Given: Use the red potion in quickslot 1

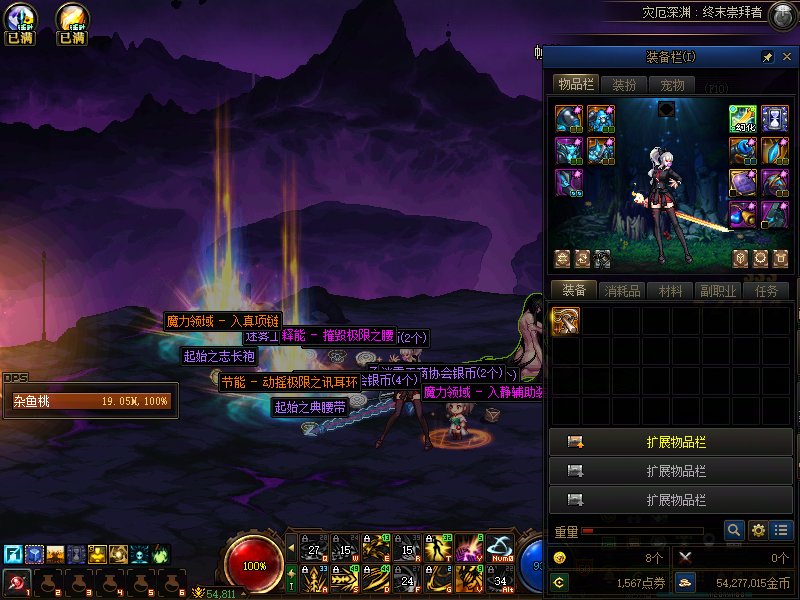Looking at the screenshot, I should point(17,581).
